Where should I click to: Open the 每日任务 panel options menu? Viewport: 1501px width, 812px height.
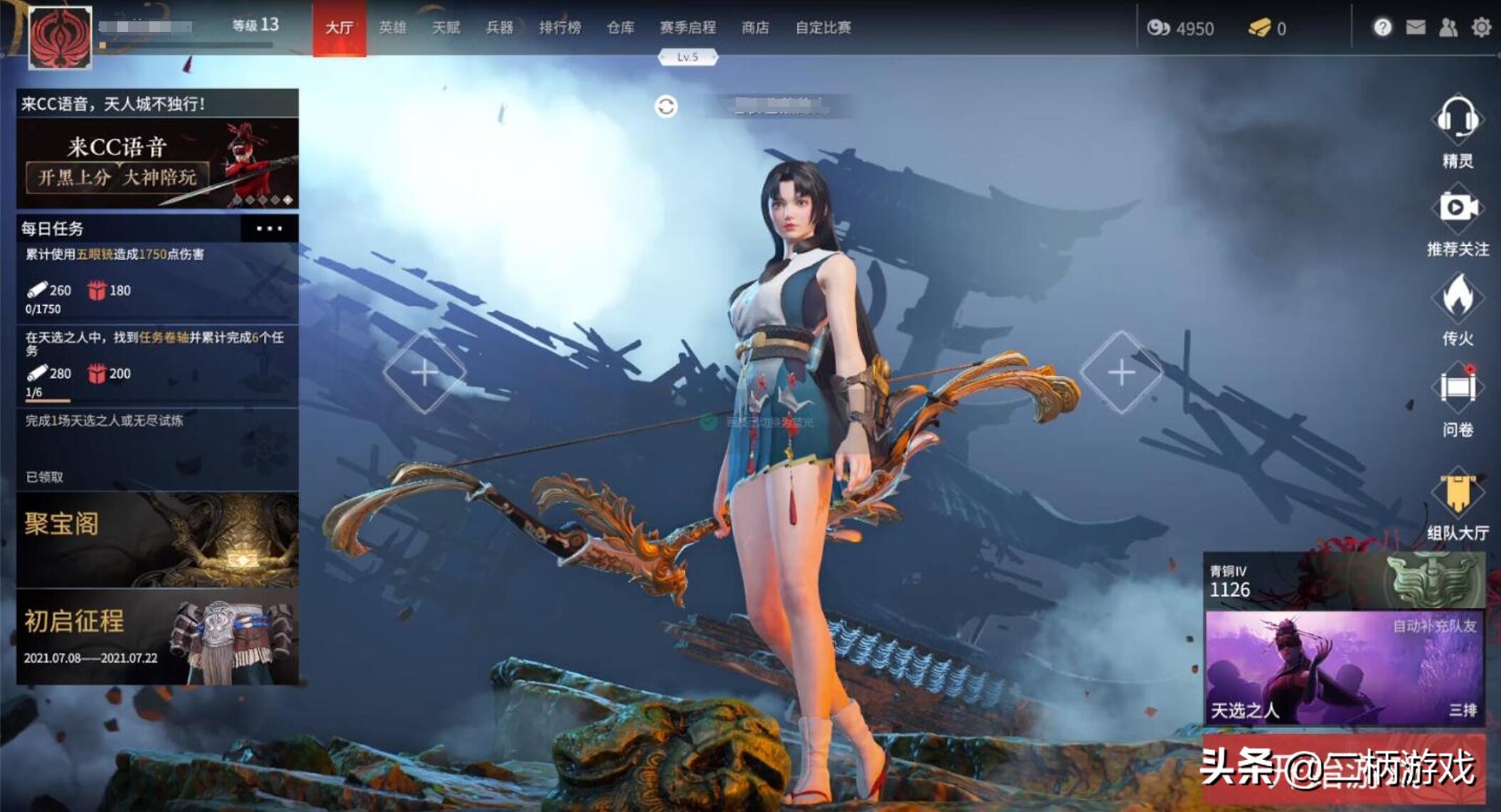click(x=269, y=230)
